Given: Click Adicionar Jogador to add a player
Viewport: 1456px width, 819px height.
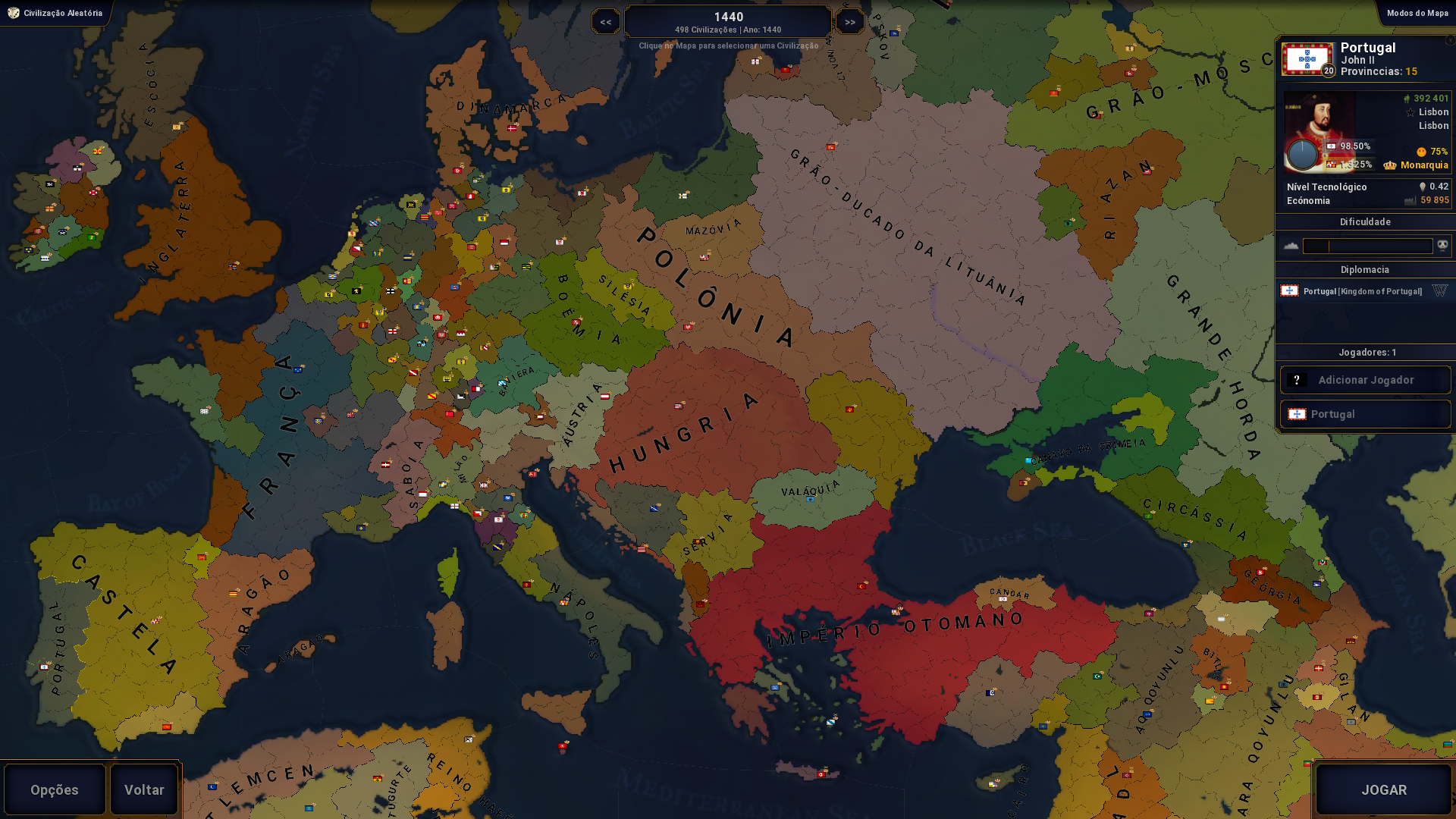Looking at the screenshot, I should pos(1365,379).
